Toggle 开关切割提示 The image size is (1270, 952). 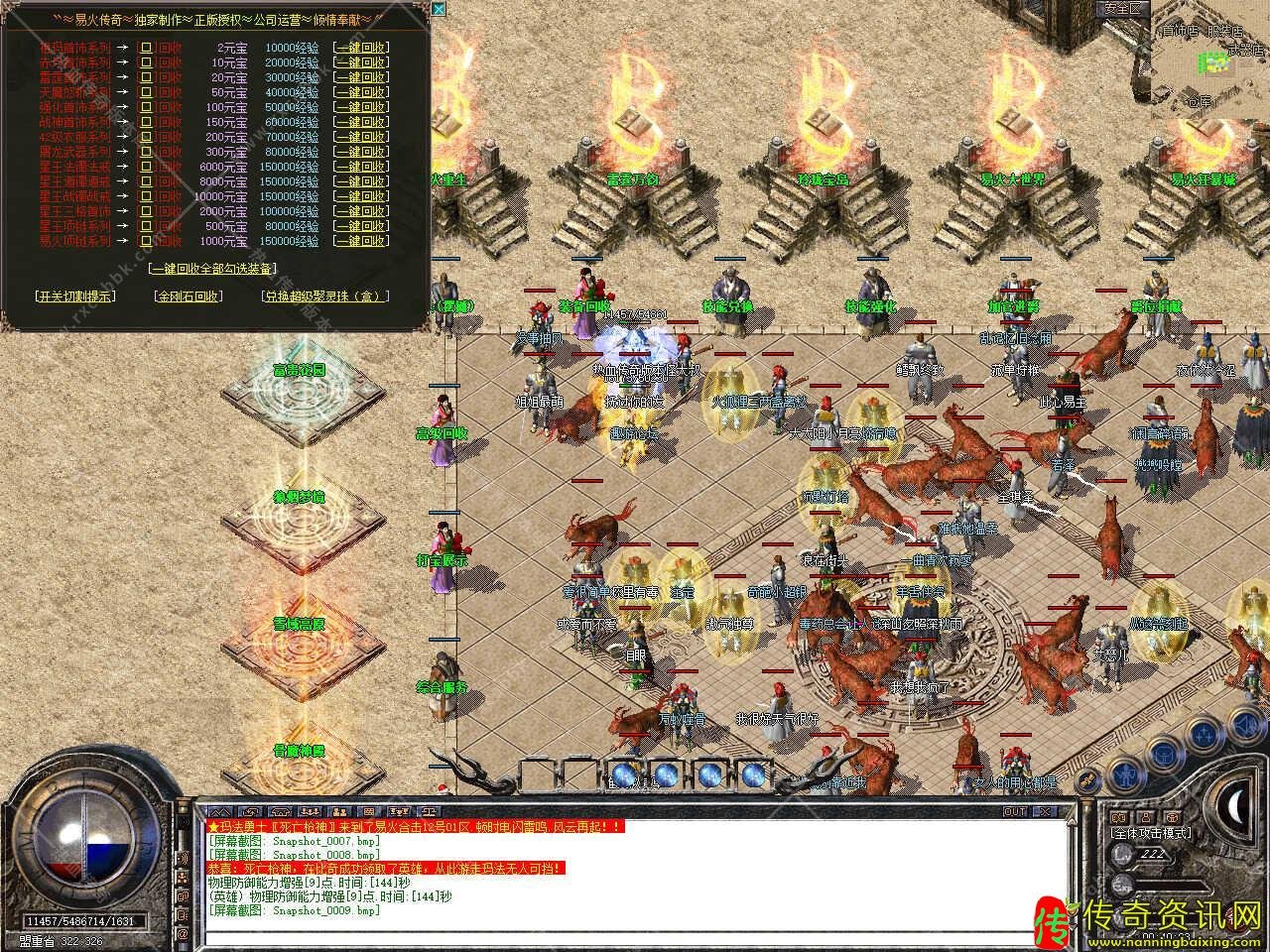coord(74,296)
